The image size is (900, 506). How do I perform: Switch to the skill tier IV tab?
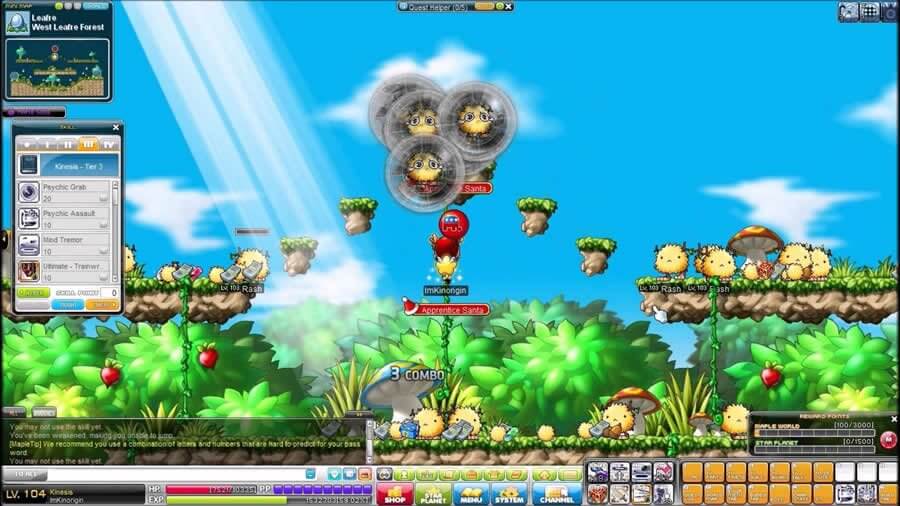pos(108,144)
